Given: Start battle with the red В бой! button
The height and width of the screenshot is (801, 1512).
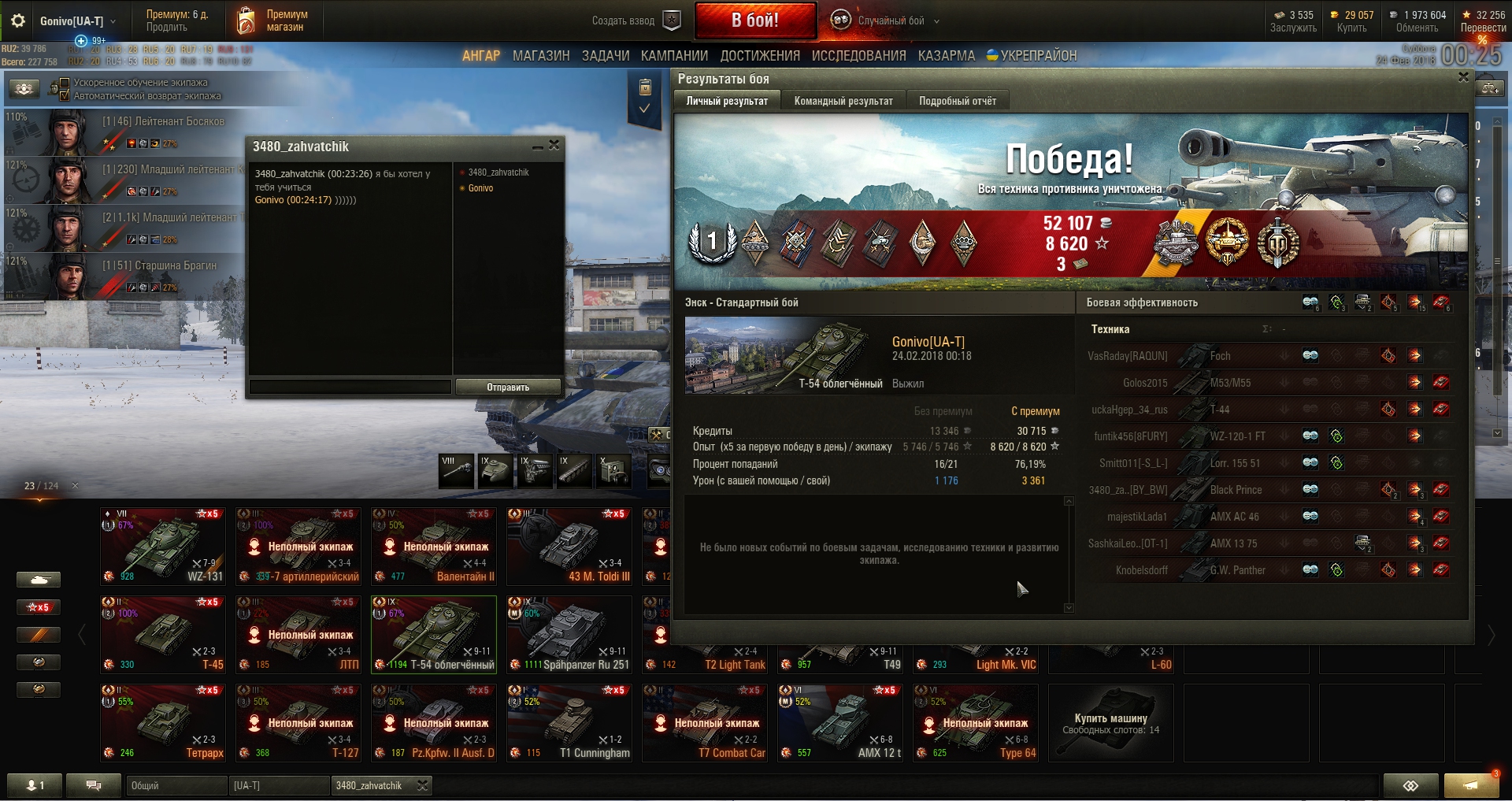Looking at the screenshot, I should (x=754, y=20).
